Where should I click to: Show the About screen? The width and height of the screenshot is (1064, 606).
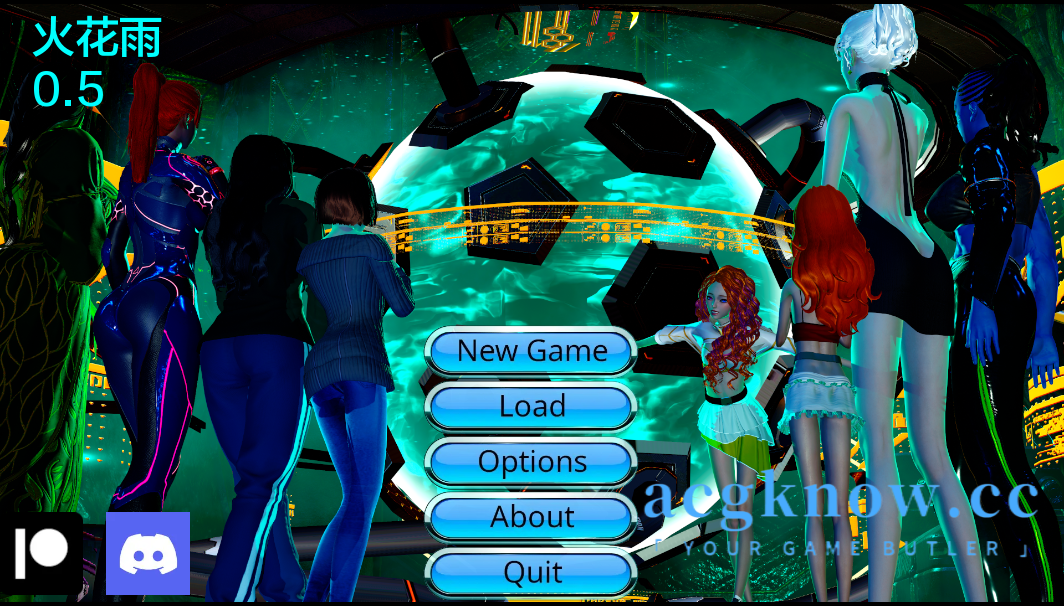coord(531,517)
